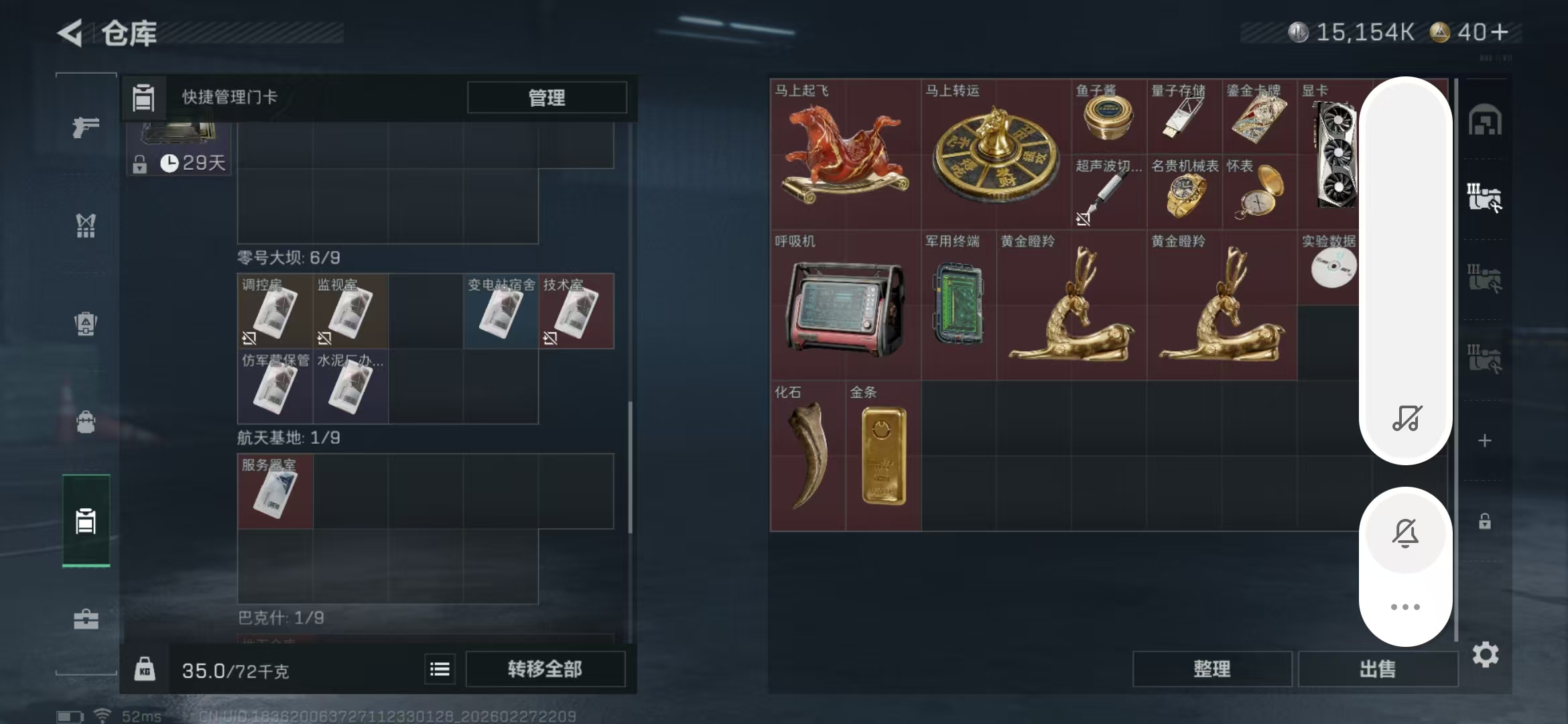Image resolution: width=1568 pixels, height=724 pixels.
Task: Open the chest rig inventory icon
Action: point(85,226)
